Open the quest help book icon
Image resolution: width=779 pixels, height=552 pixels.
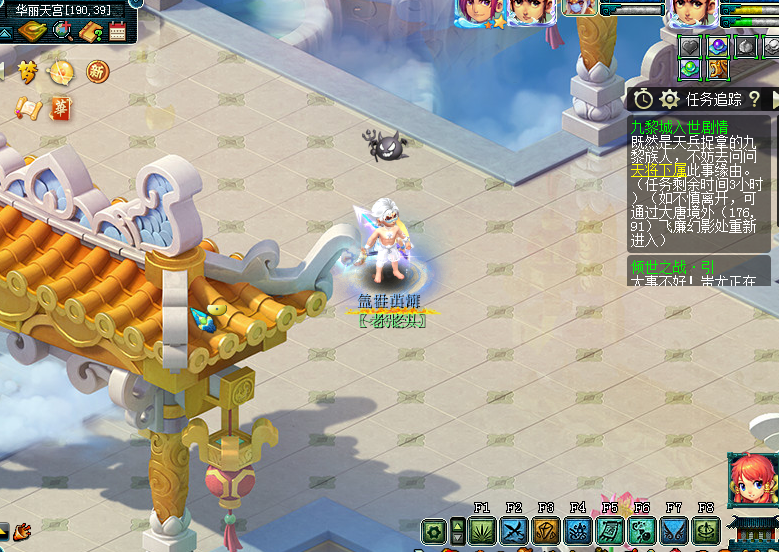tap(92, 31)
